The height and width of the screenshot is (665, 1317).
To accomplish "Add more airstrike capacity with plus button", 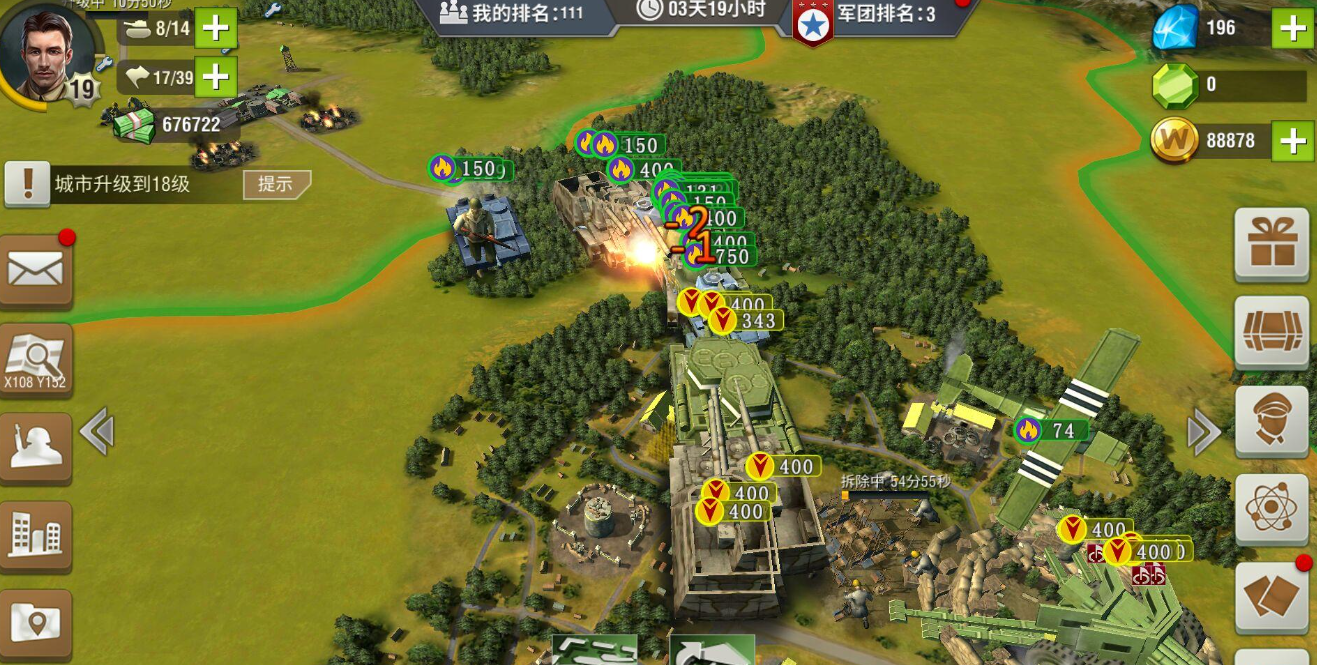I will click(216, 76).
